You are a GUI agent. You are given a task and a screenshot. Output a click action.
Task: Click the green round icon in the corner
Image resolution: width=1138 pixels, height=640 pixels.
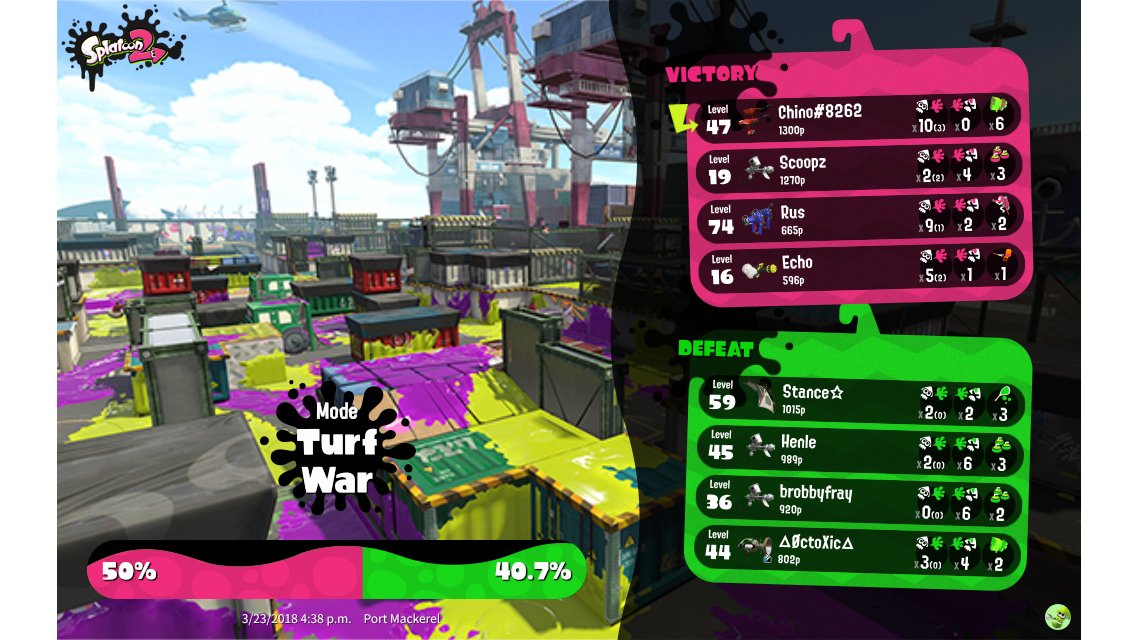tap(1057, 616)
